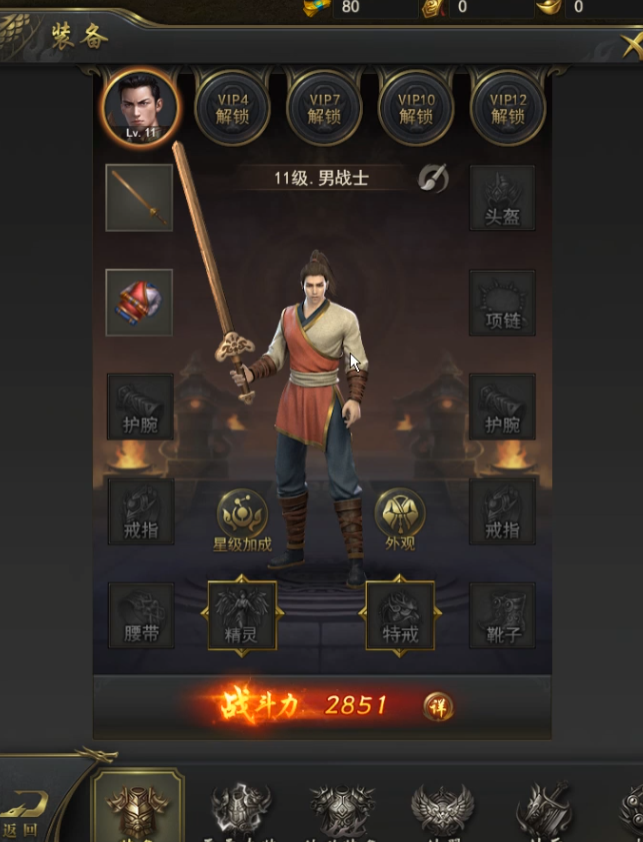The width and height of the screenshot is (643, 842).
Task: Show the 星级加成 star bonus
Action: coord(243,522)
